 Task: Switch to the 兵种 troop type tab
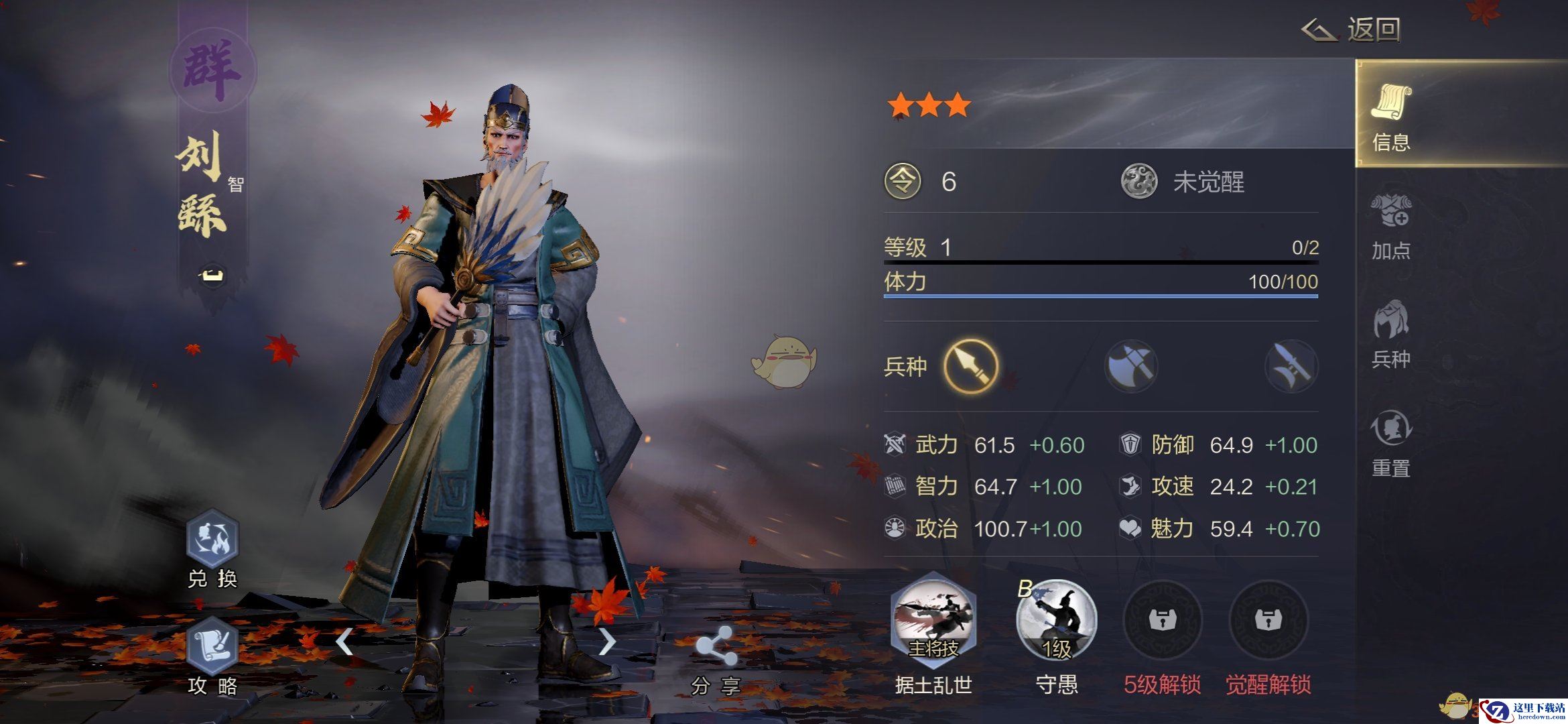1391,334
